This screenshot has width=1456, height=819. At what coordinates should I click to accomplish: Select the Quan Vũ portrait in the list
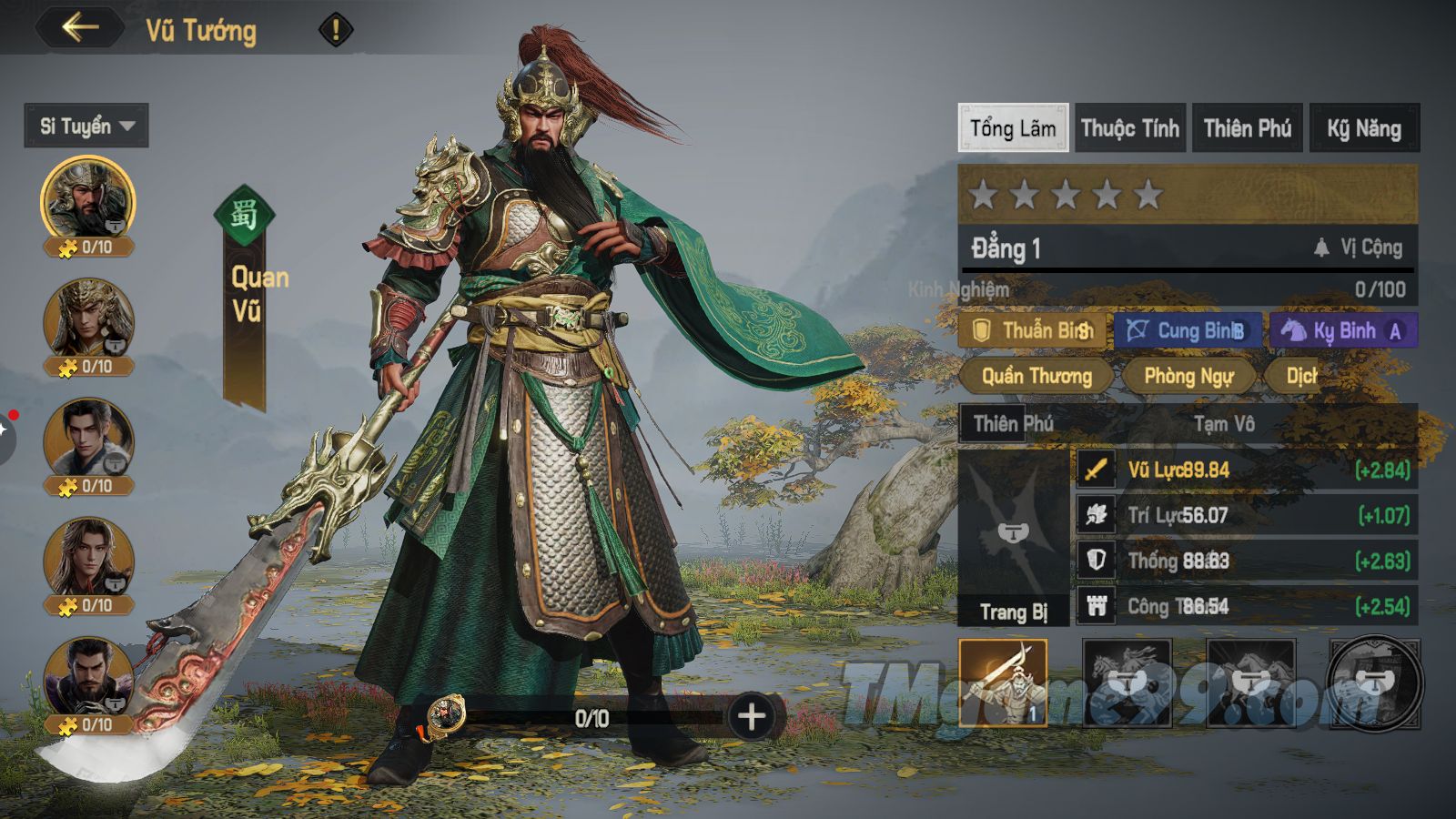click(87, 202)
